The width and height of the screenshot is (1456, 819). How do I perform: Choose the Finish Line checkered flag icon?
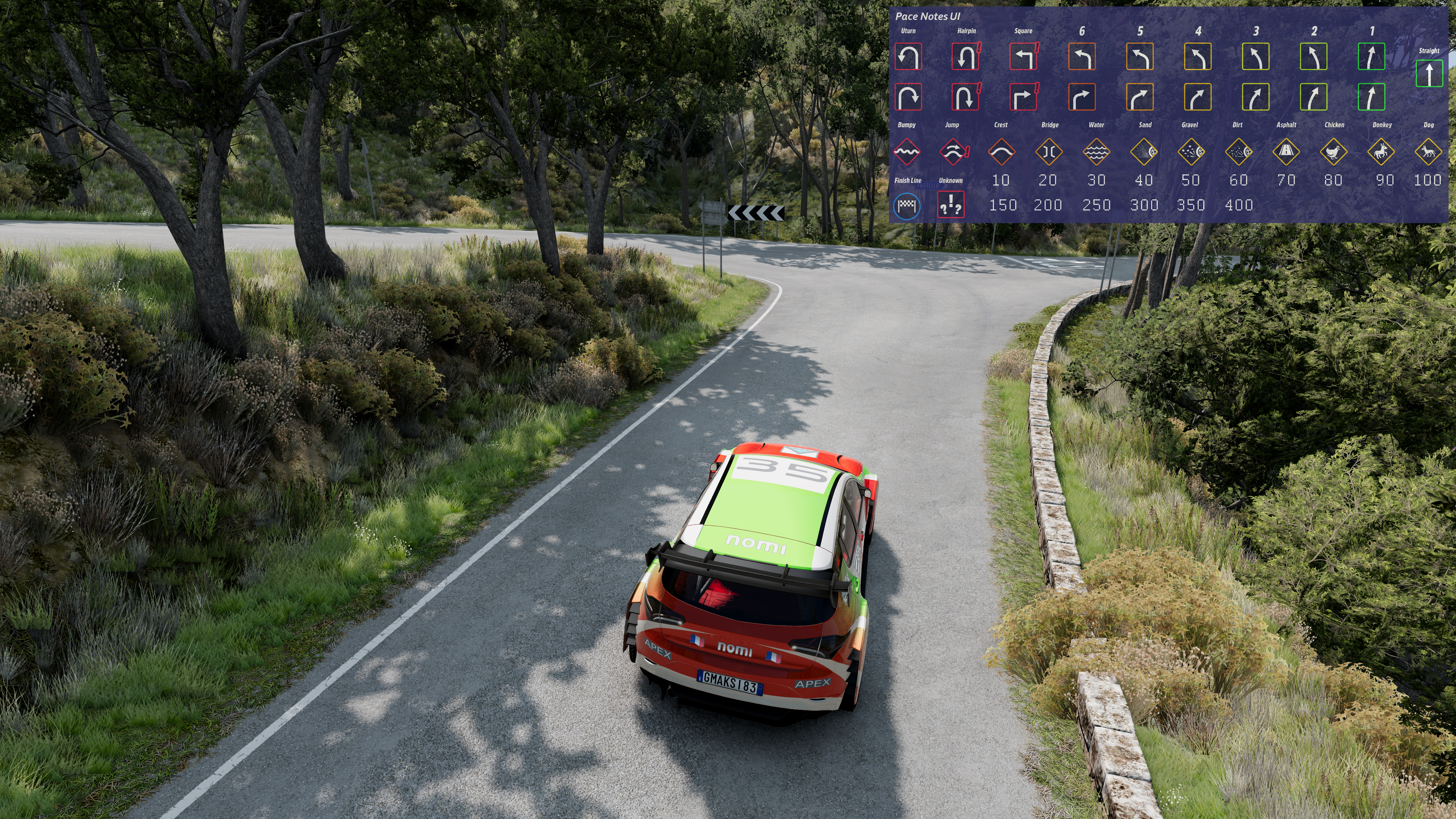click(907, 206)
